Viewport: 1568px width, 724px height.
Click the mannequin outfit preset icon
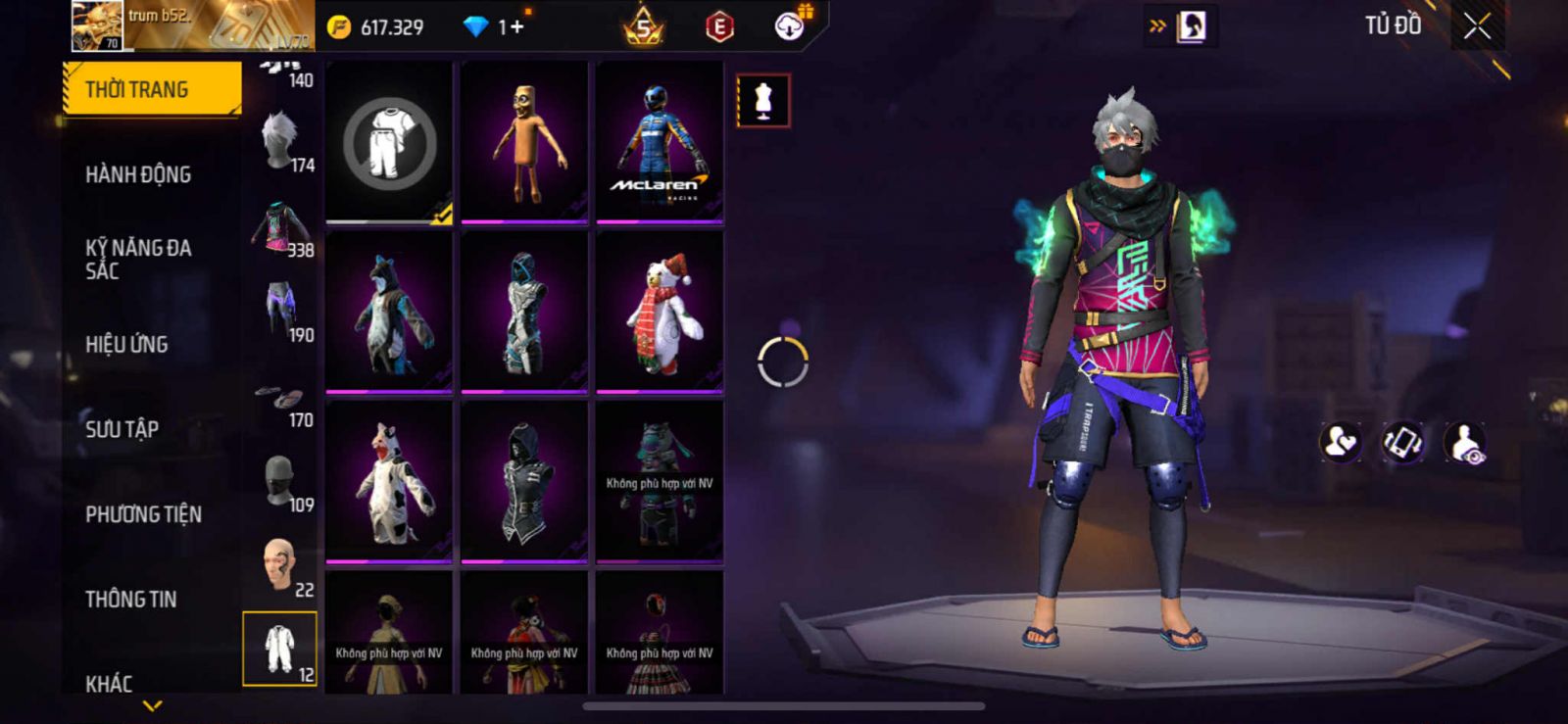click(x=762, y=100)
